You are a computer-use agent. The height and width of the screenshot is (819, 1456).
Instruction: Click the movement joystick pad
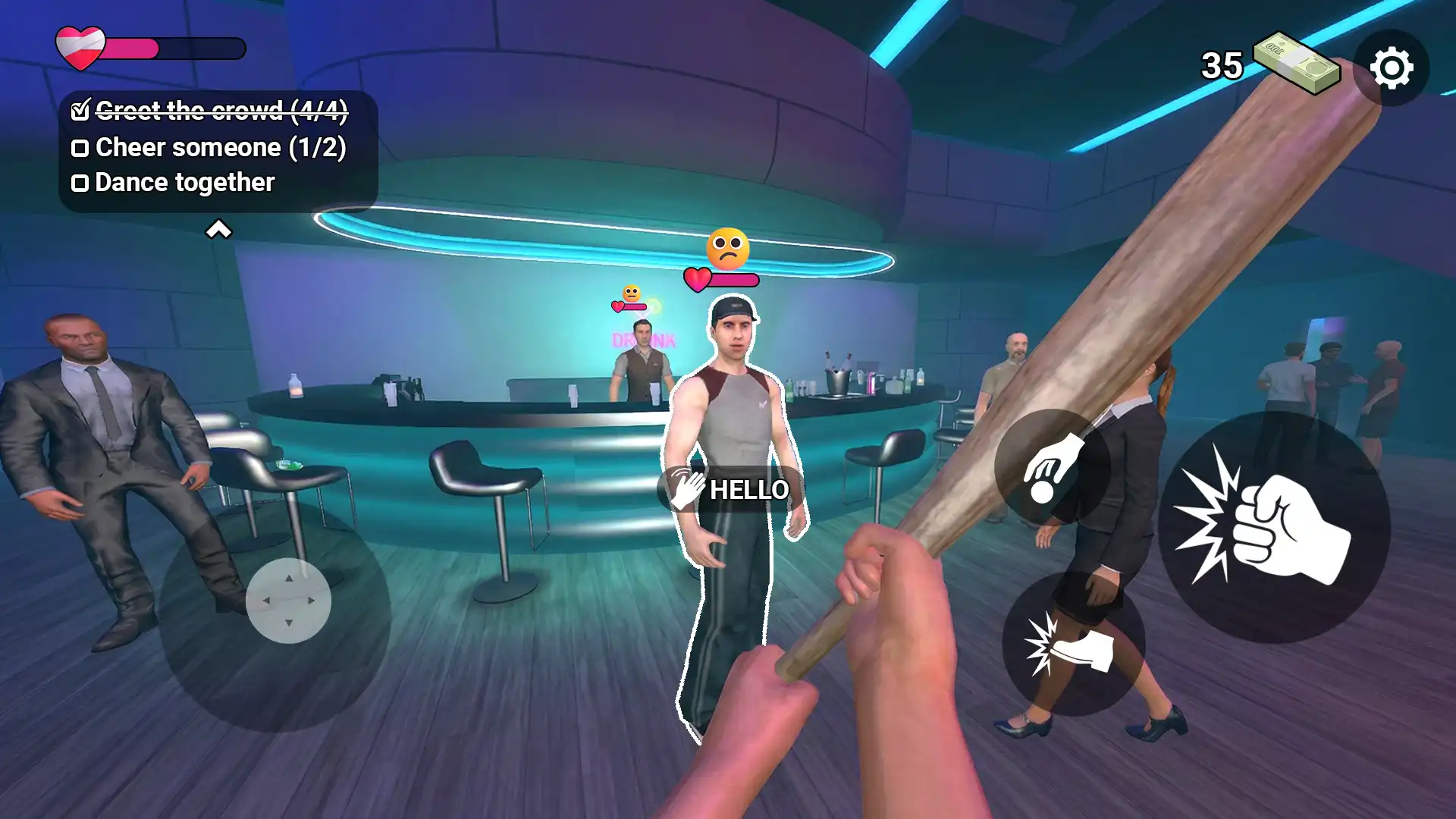tap(288, 601)
